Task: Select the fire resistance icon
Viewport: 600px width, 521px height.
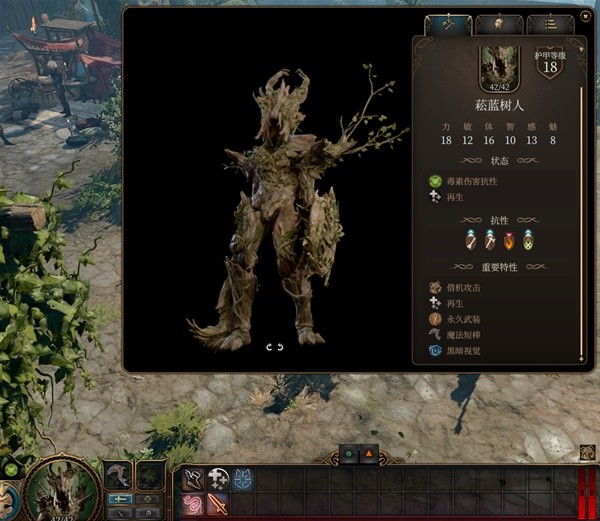Action: [509, 241]
